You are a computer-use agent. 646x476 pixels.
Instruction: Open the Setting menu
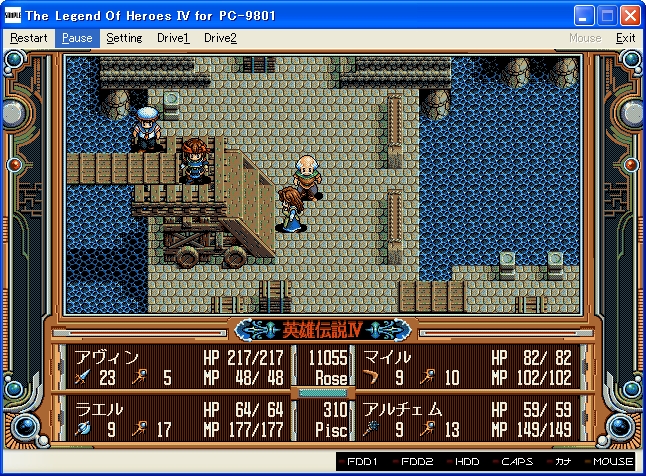pyautogui.click(x=124, y=38)
